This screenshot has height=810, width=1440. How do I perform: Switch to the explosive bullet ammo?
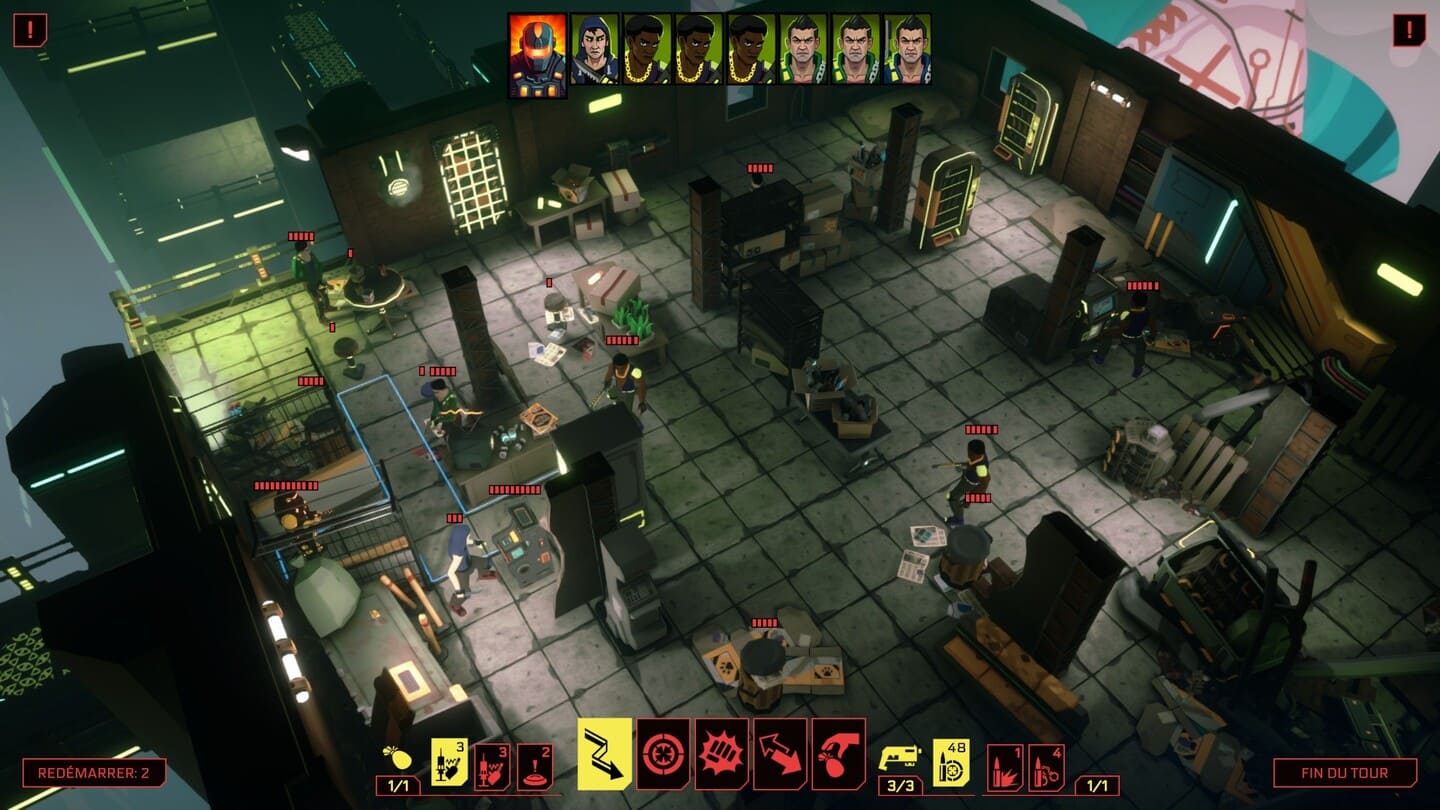[1005, 767]
